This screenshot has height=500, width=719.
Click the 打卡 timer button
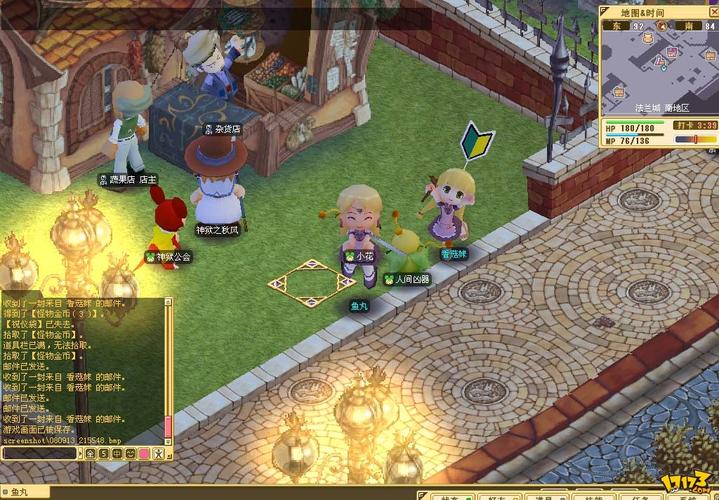[695, 126]
